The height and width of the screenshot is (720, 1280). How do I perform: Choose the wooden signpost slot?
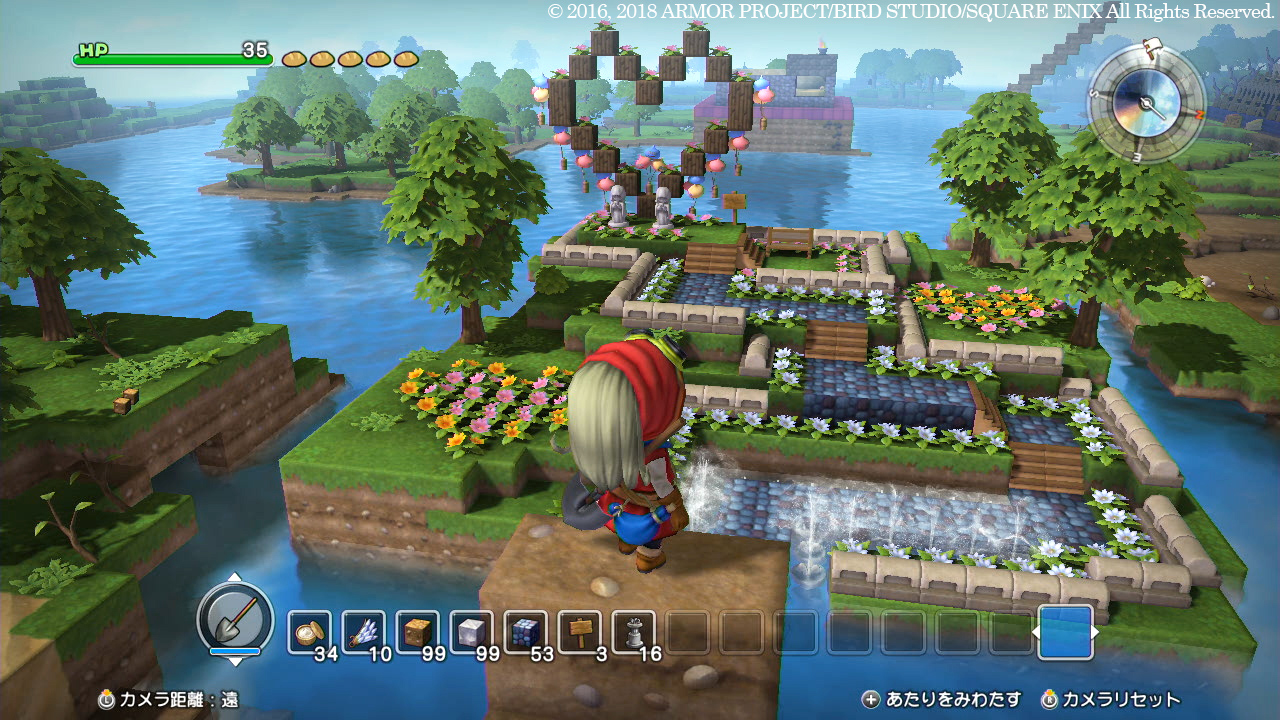point(580,632)
